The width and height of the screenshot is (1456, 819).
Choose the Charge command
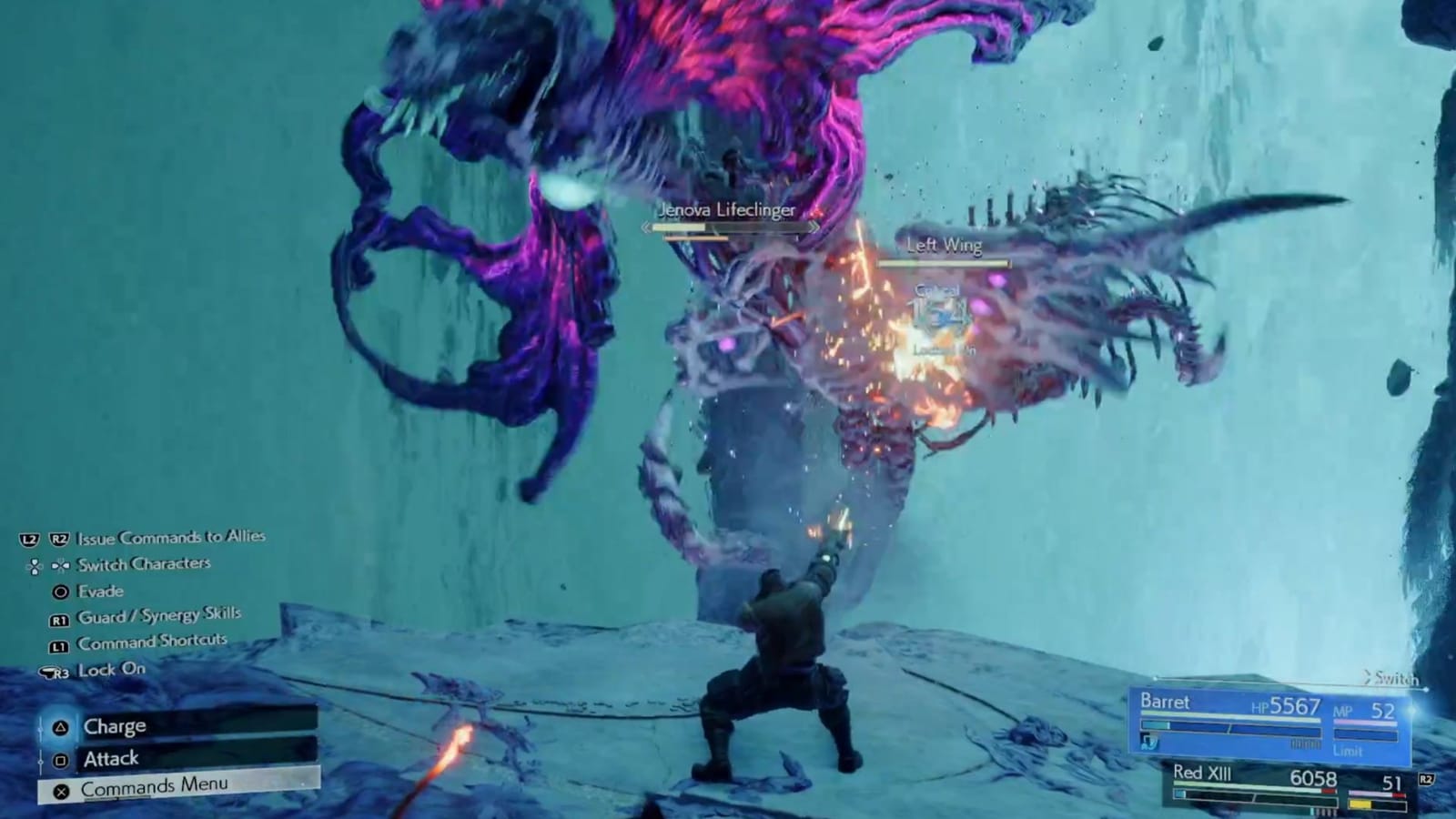pos(116,725)
